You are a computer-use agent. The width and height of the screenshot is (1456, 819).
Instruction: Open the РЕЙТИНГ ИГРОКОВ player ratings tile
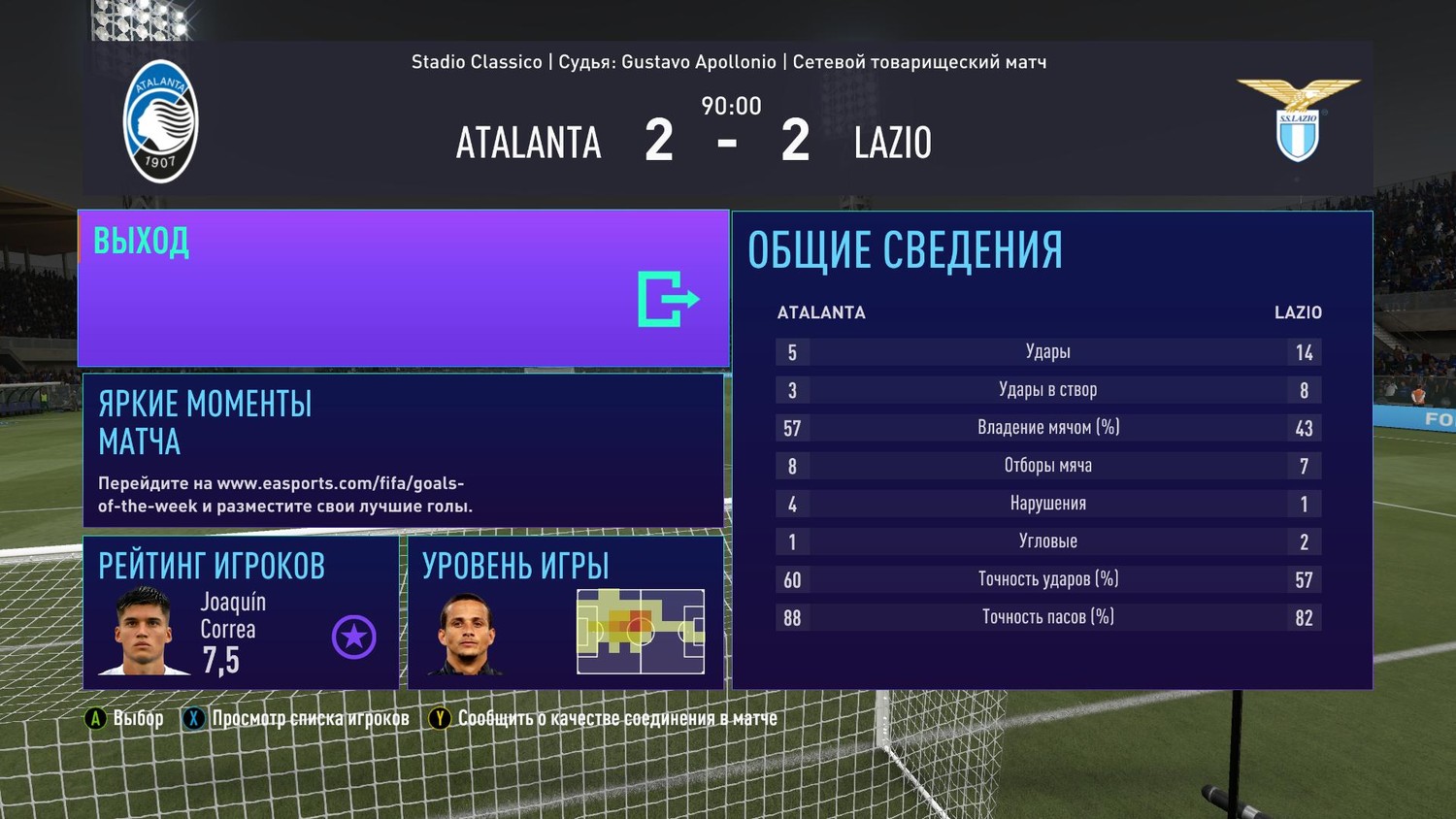tap(241, 612)
